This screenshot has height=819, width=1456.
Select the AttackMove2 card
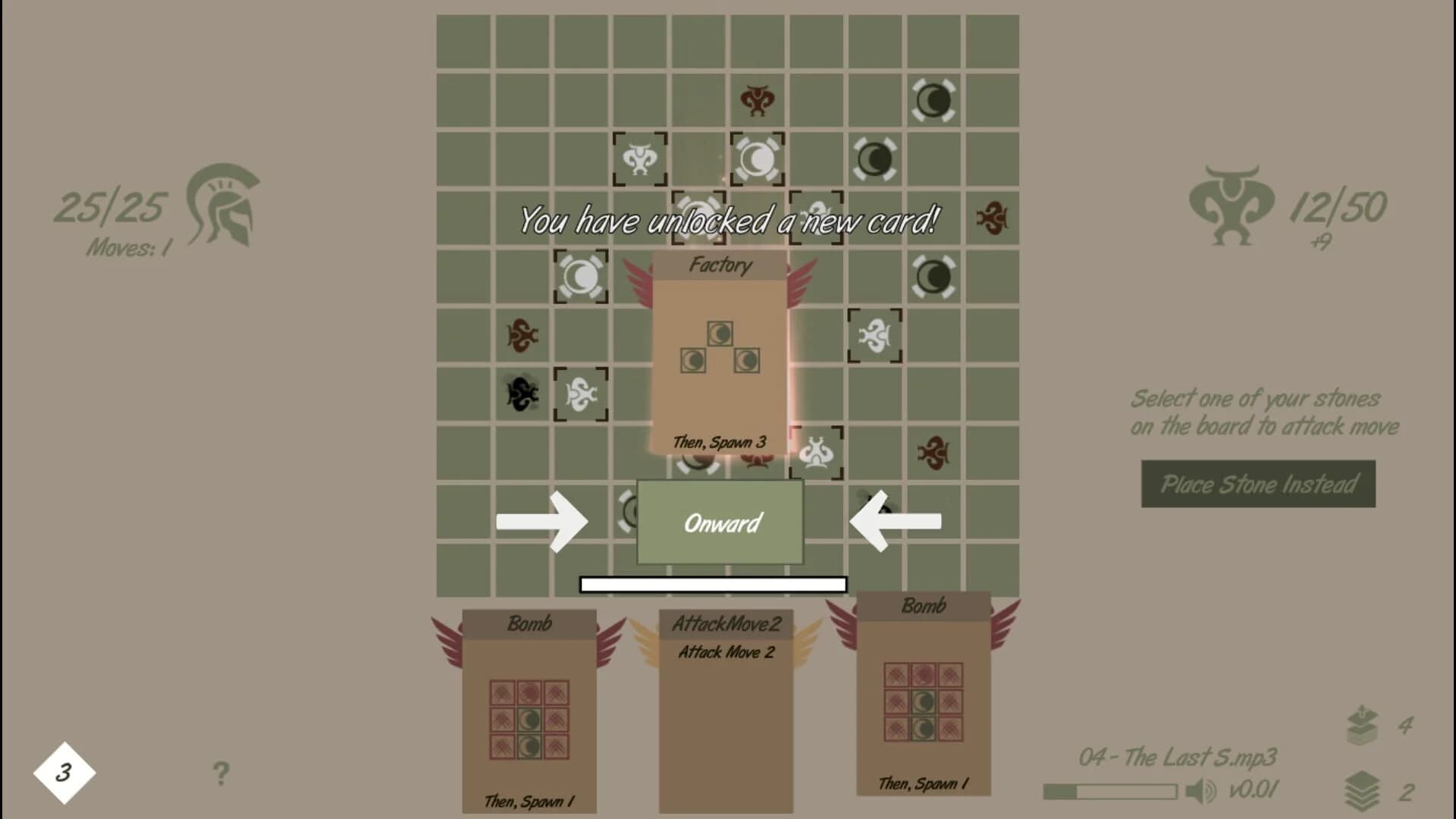pos(726,713)
